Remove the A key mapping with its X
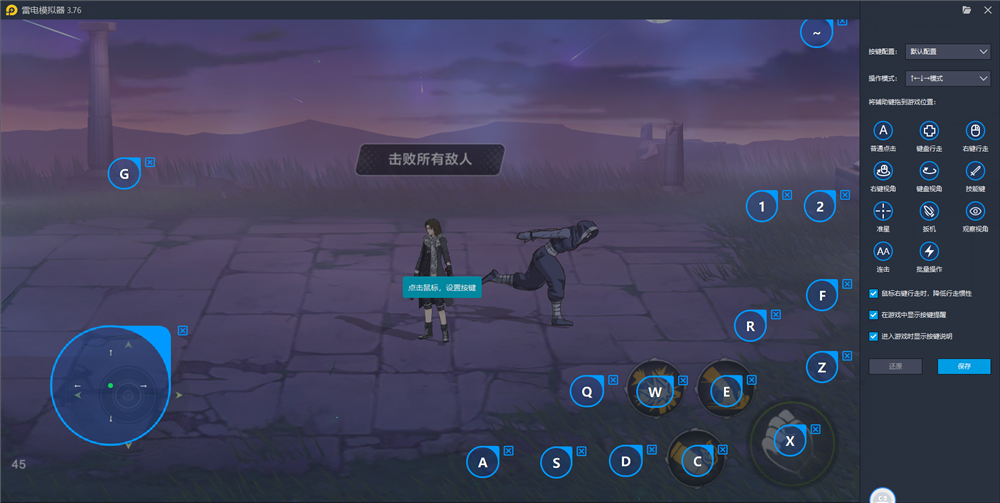The width and height of the screenshot is (1000, 503). (508, 451)
